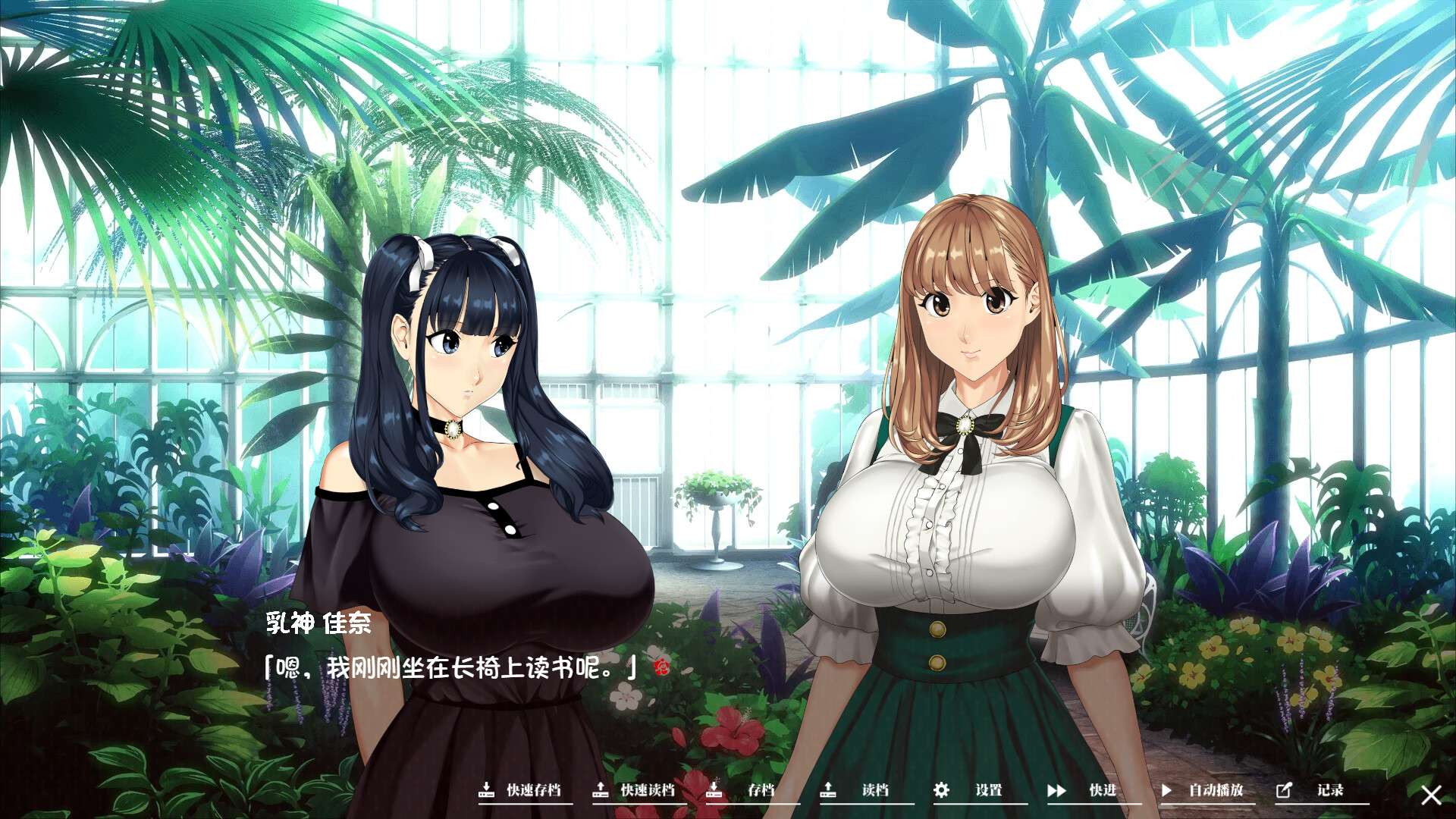Image resolution: width=1456 pixels, height=819 pixels.
Task: Click the fast-forward double-arrow icon
Action: click(x=1056, y=790)
